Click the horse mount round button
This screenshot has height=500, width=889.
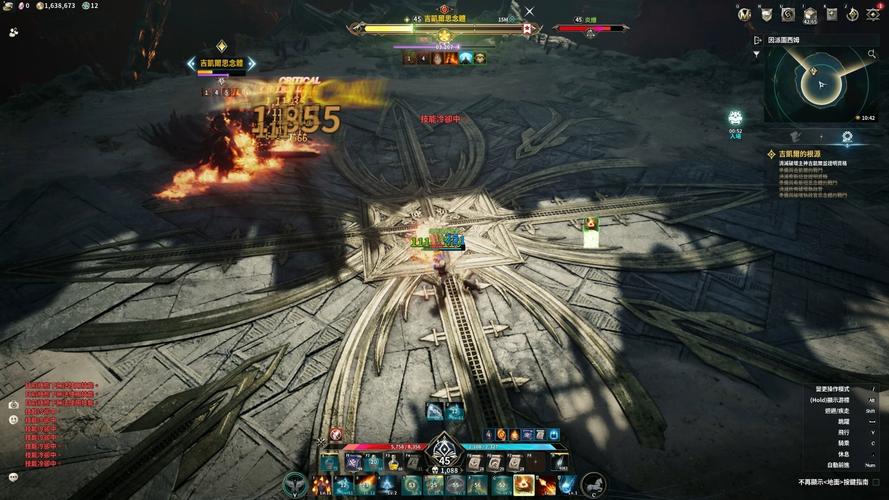point(593,484)
